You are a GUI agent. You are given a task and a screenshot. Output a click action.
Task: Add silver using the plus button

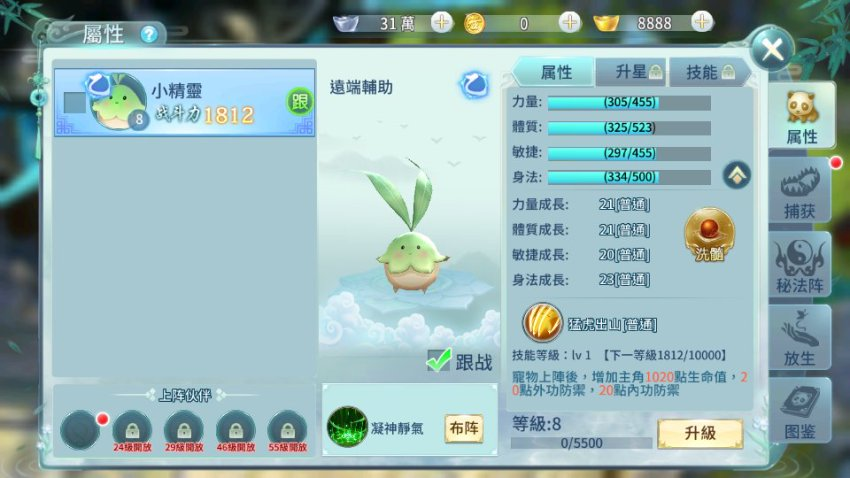[442, 23]
